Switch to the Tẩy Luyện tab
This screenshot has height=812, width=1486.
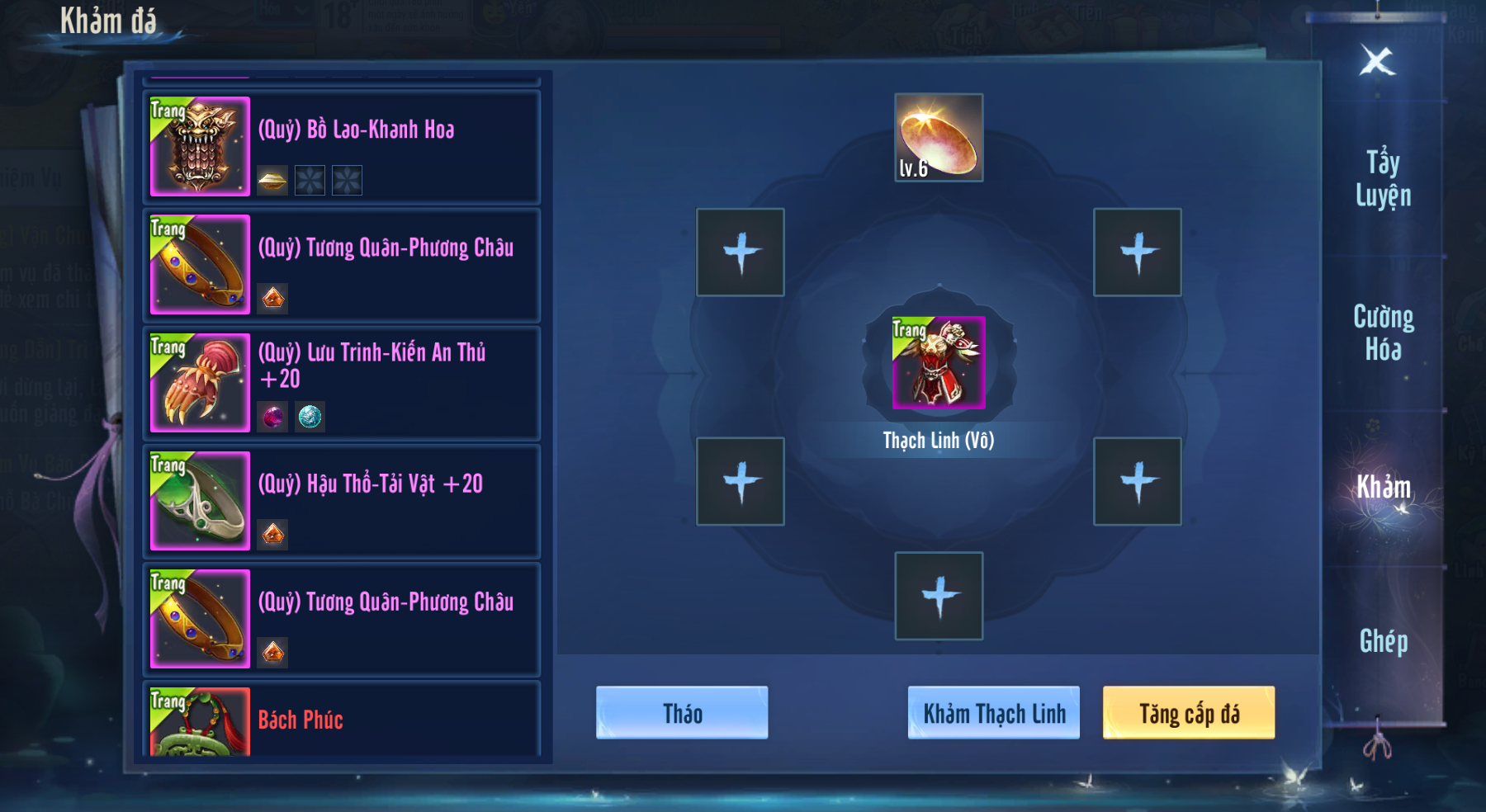tap(1383, 178)
